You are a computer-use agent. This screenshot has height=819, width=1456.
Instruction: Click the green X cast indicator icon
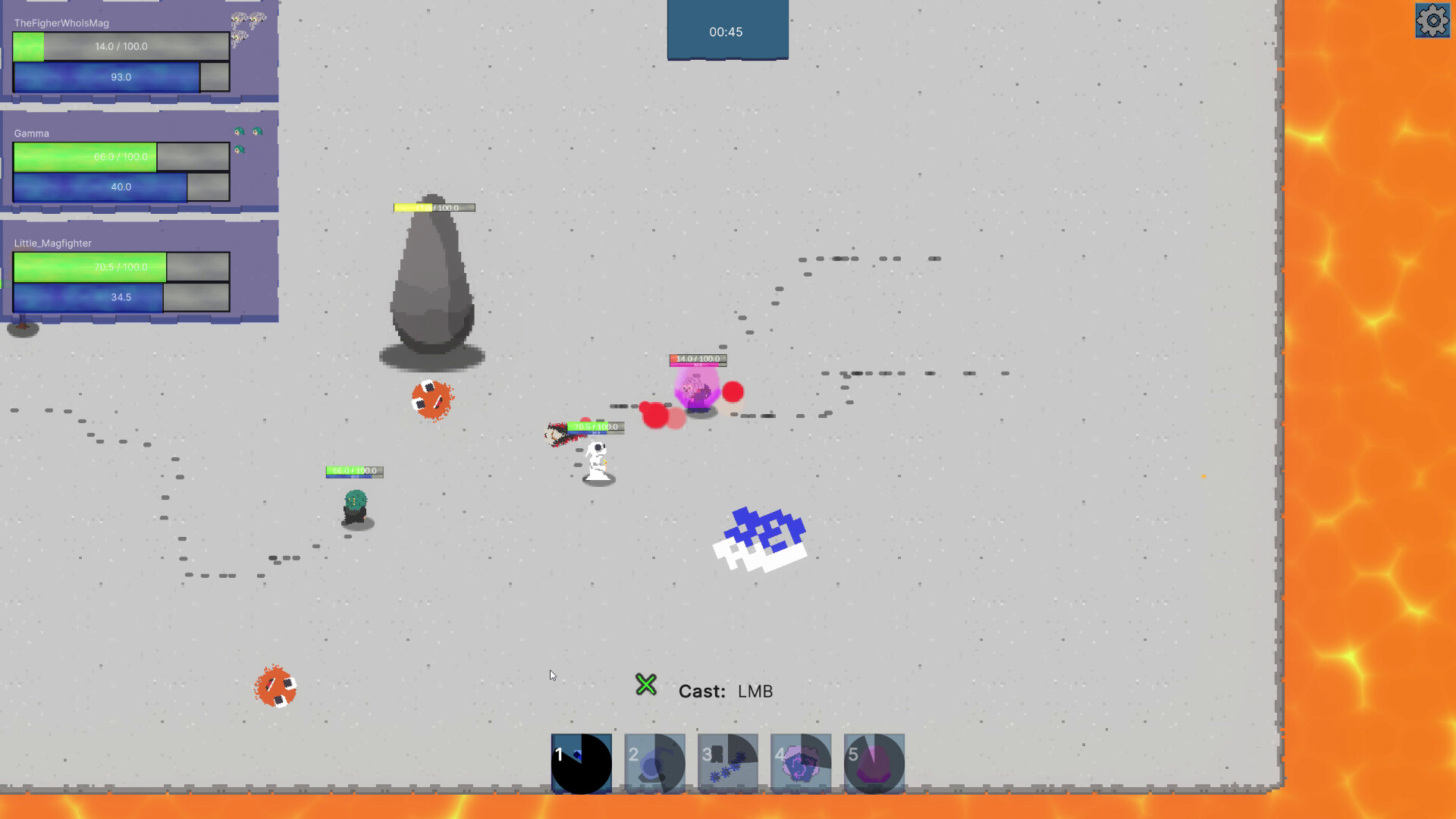pyautogui.click(x=645, y=685)
